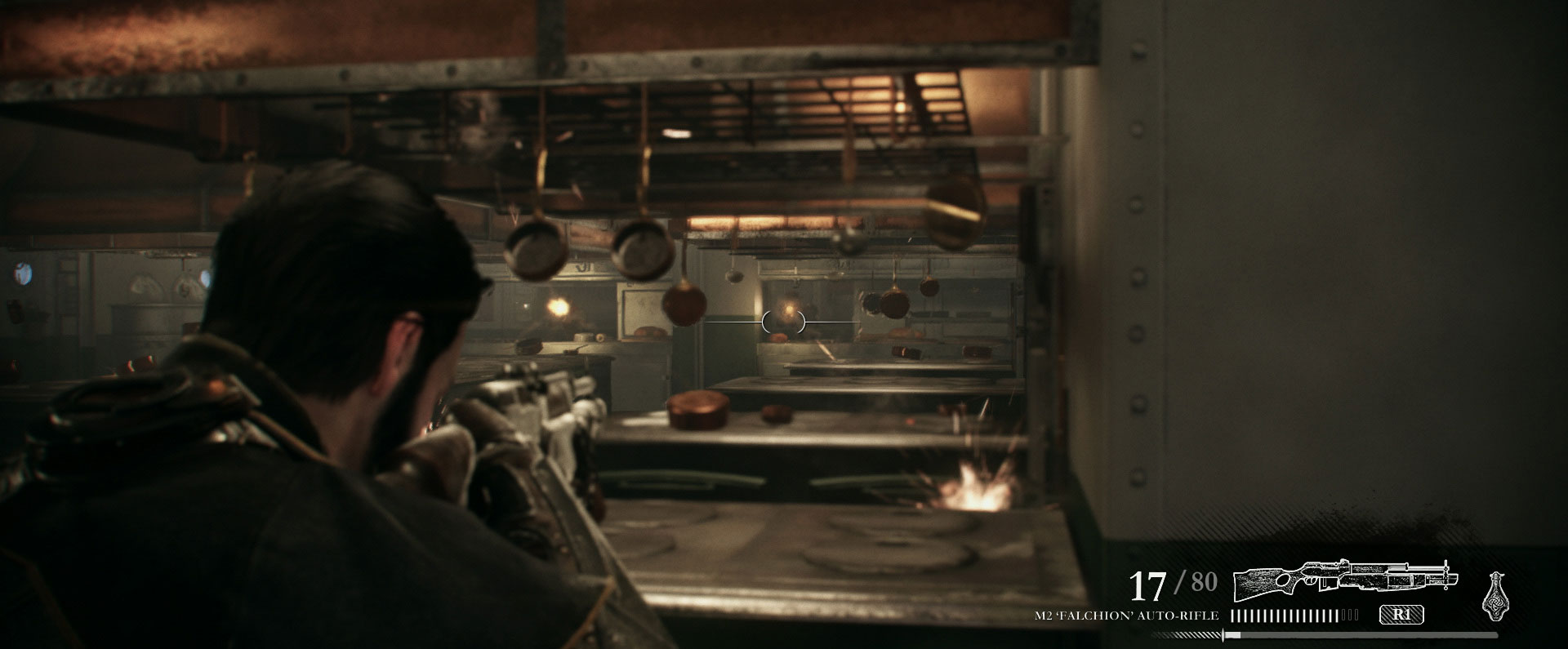Click the ornate Blacksight emblem icon
Screen dimensions: 1568x649
click(1497, 596)
